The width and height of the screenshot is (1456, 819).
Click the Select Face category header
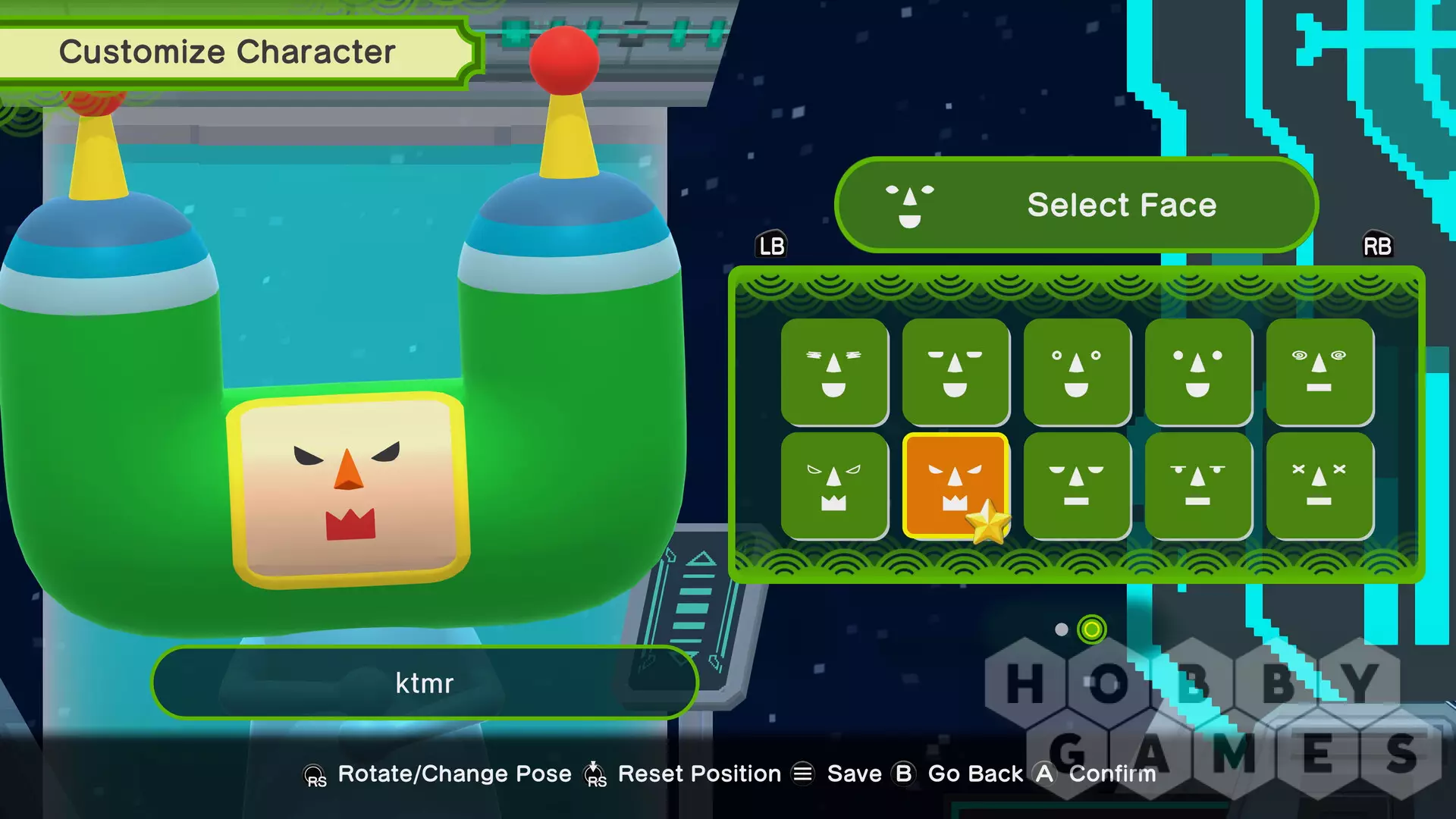[1076, 205]
